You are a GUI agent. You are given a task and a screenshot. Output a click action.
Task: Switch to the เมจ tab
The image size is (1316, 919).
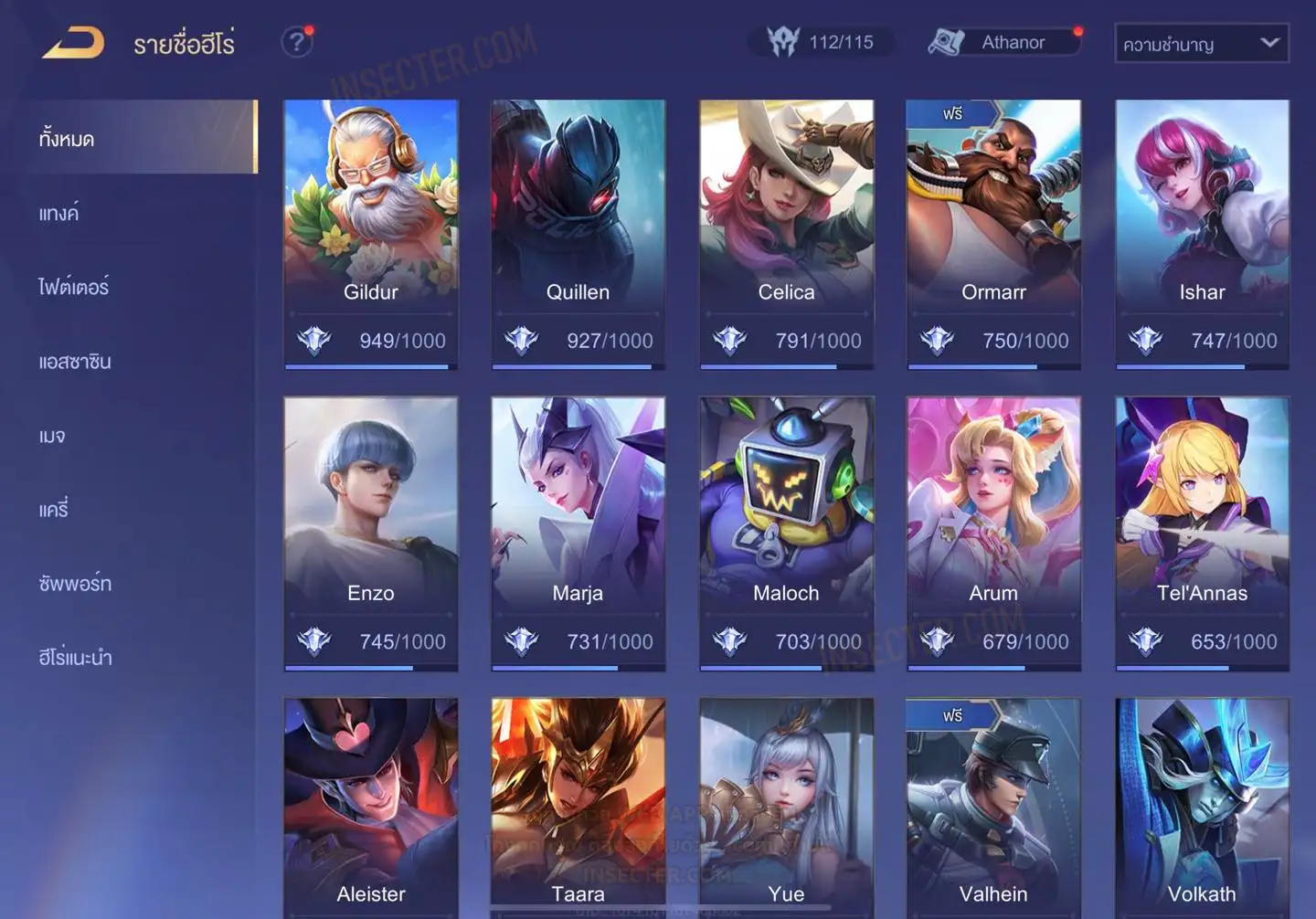click(52, 436)
